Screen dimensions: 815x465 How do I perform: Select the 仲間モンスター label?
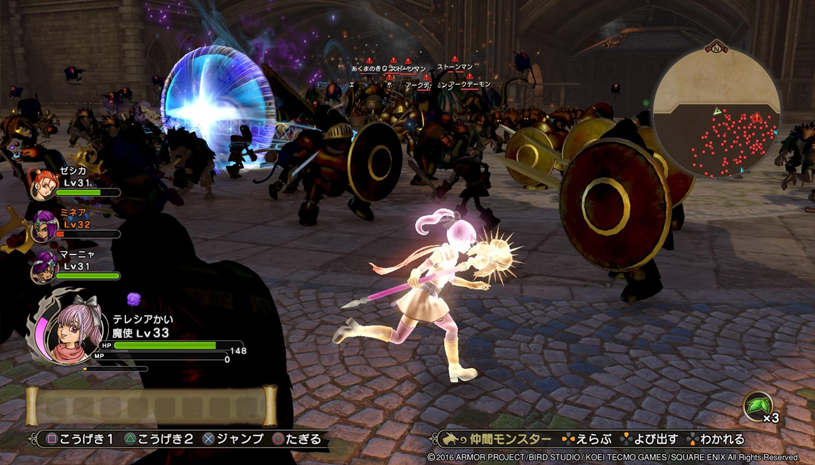pos(510,440)
